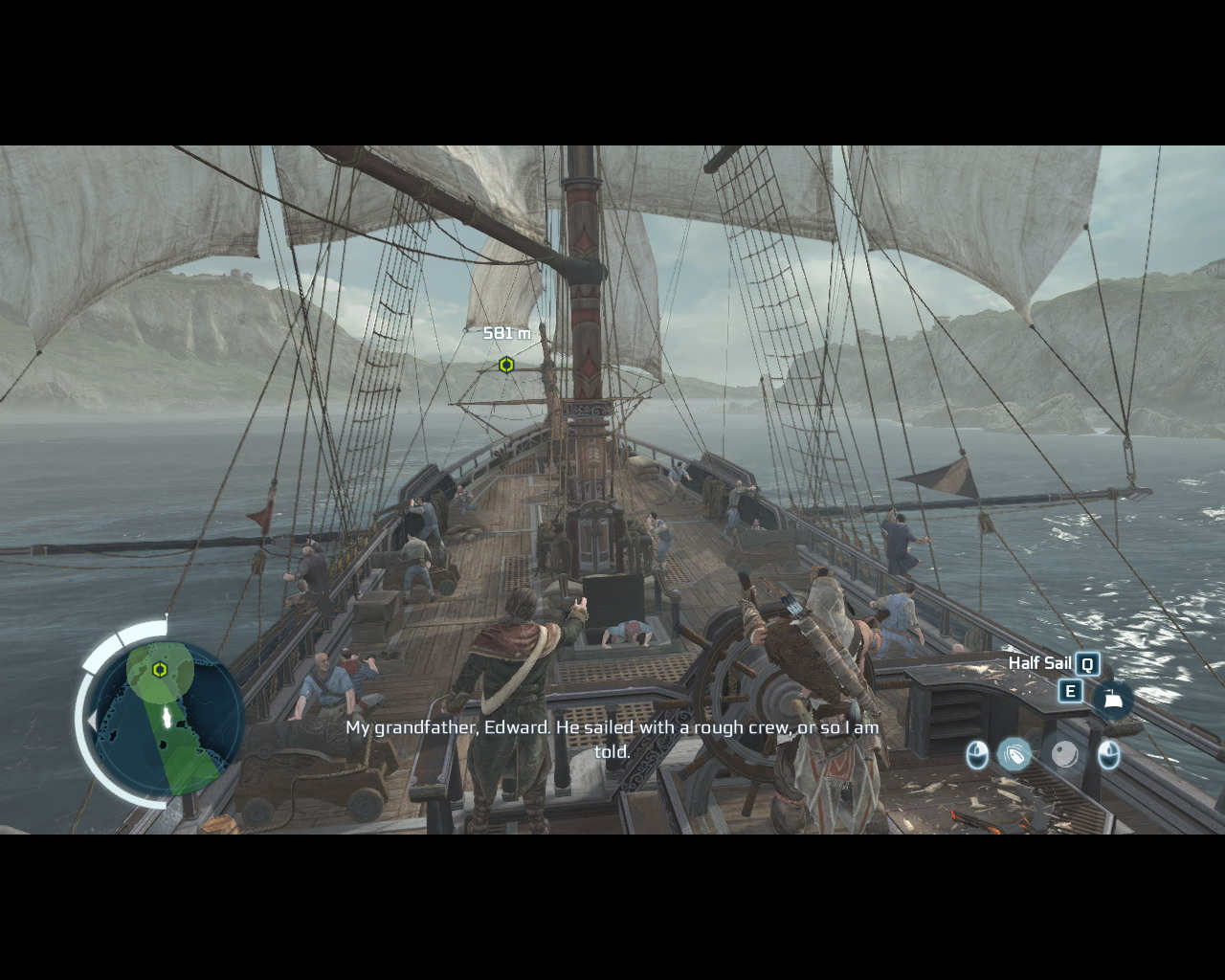Select the round cannonball weapon icon
The image size is (1225, 980).
click(1064, 754)
